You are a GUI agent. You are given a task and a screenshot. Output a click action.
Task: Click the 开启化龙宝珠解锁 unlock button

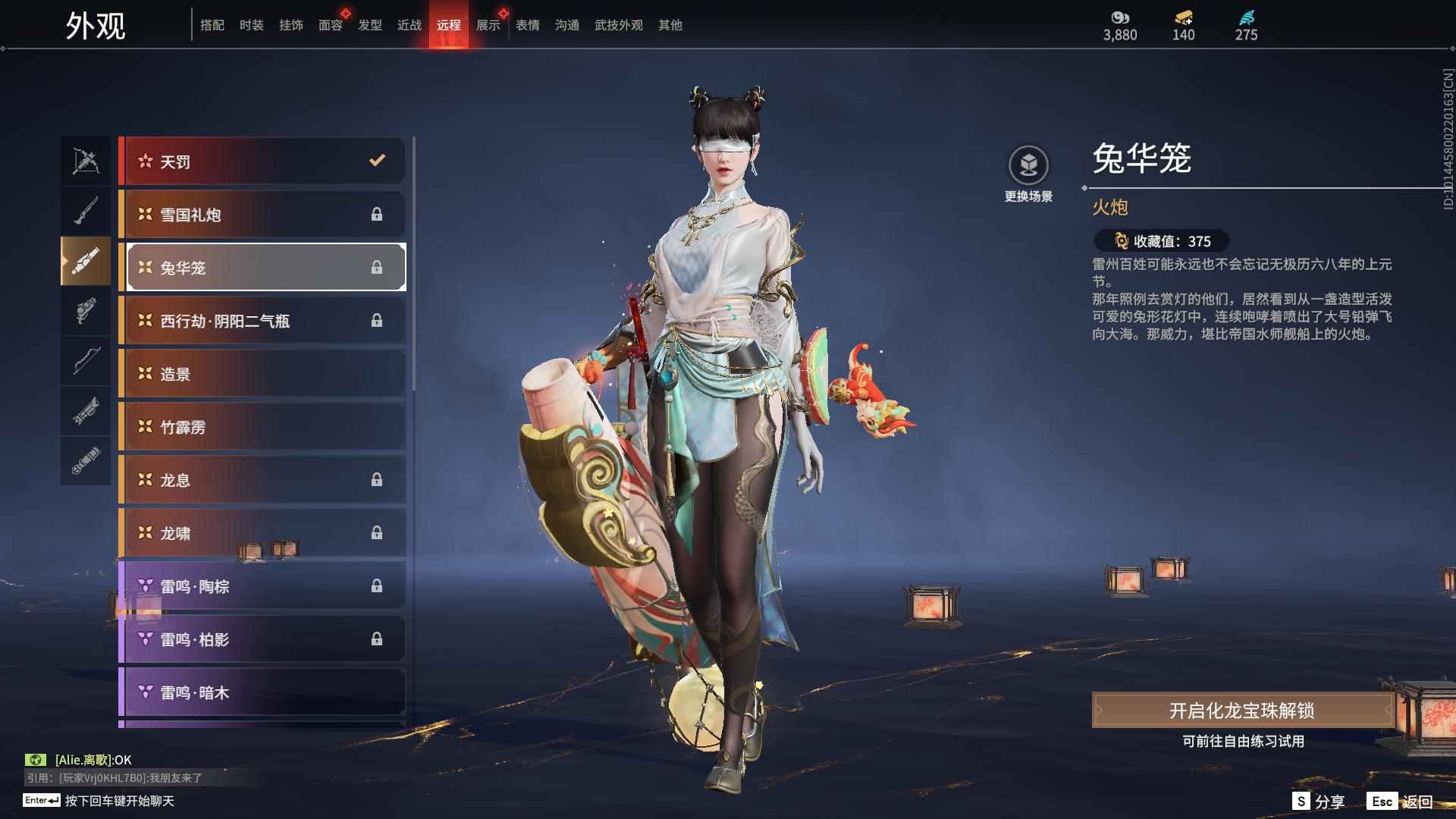[1241, 711]
